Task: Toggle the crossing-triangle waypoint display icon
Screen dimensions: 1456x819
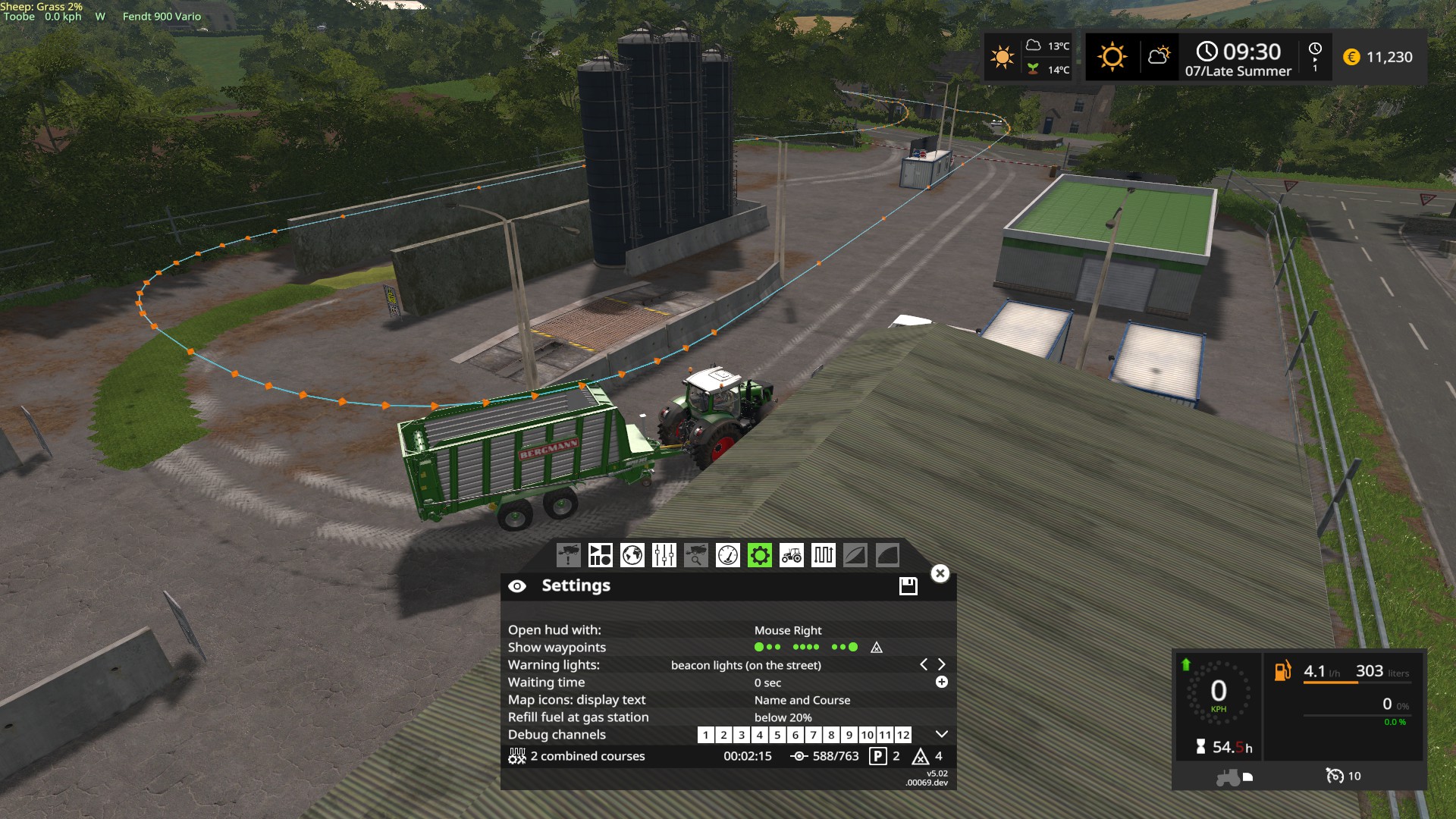Action: 877,648
